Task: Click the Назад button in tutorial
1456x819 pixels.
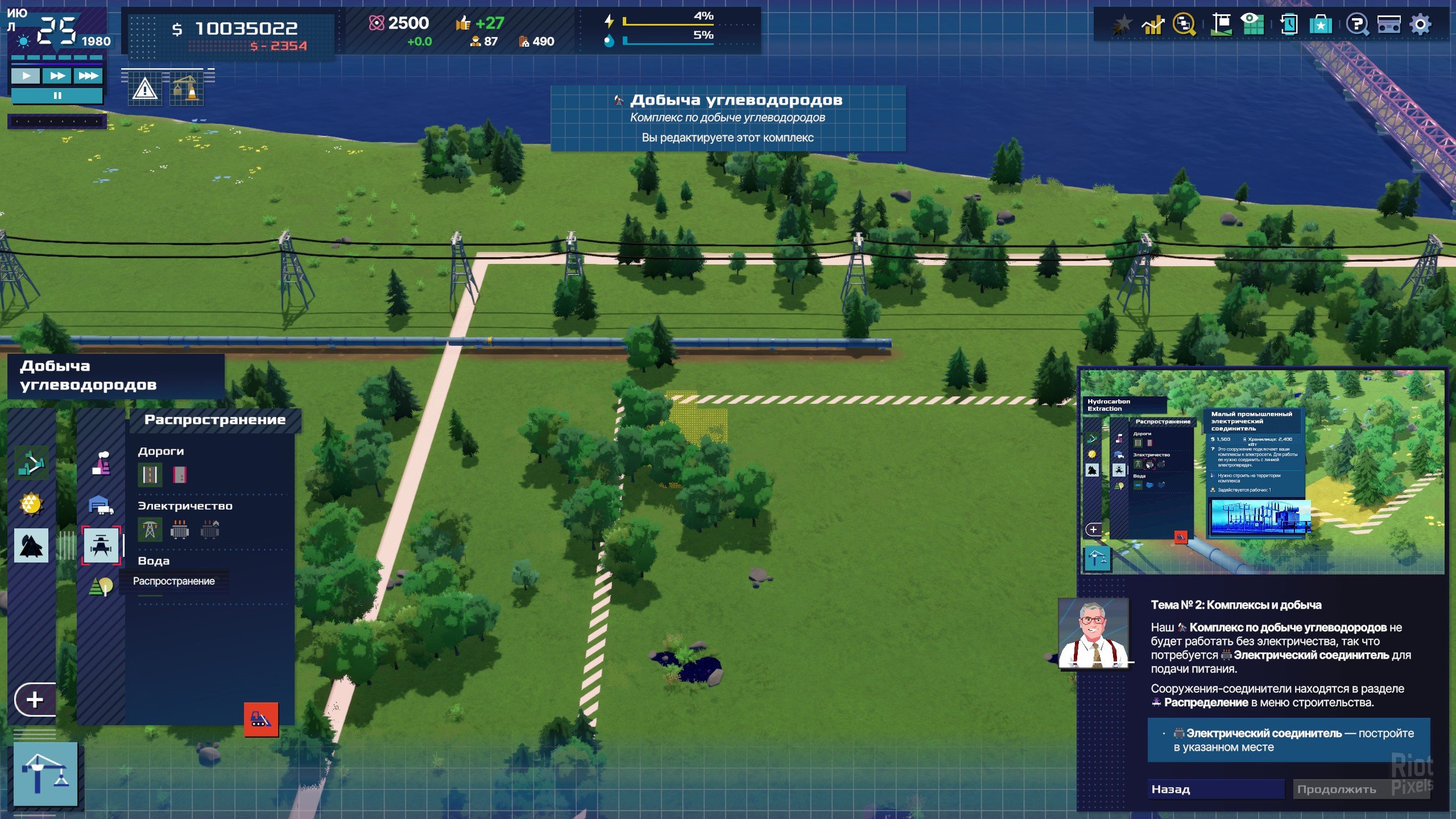Action: coord(1215,789)
